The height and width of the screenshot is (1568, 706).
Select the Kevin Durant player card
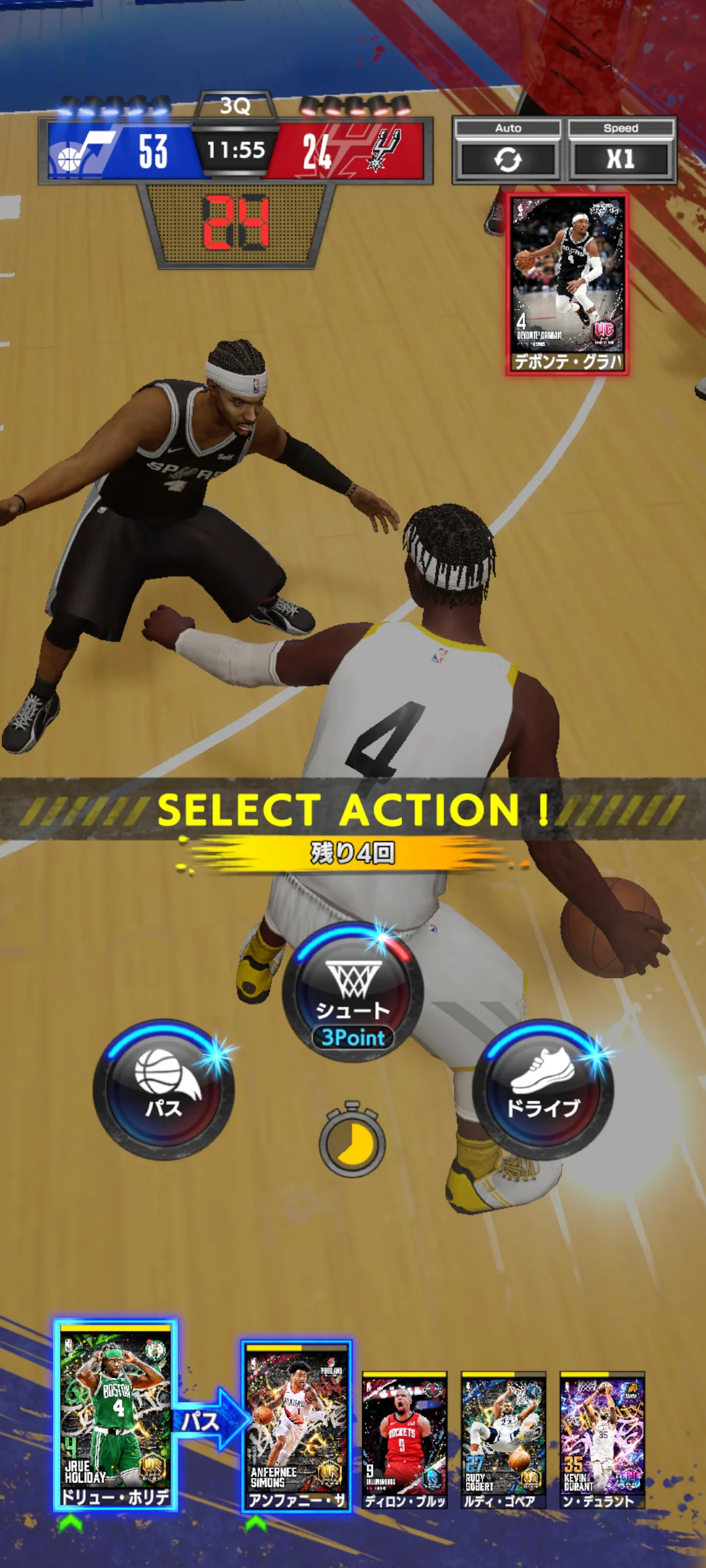coord(602,1439)
